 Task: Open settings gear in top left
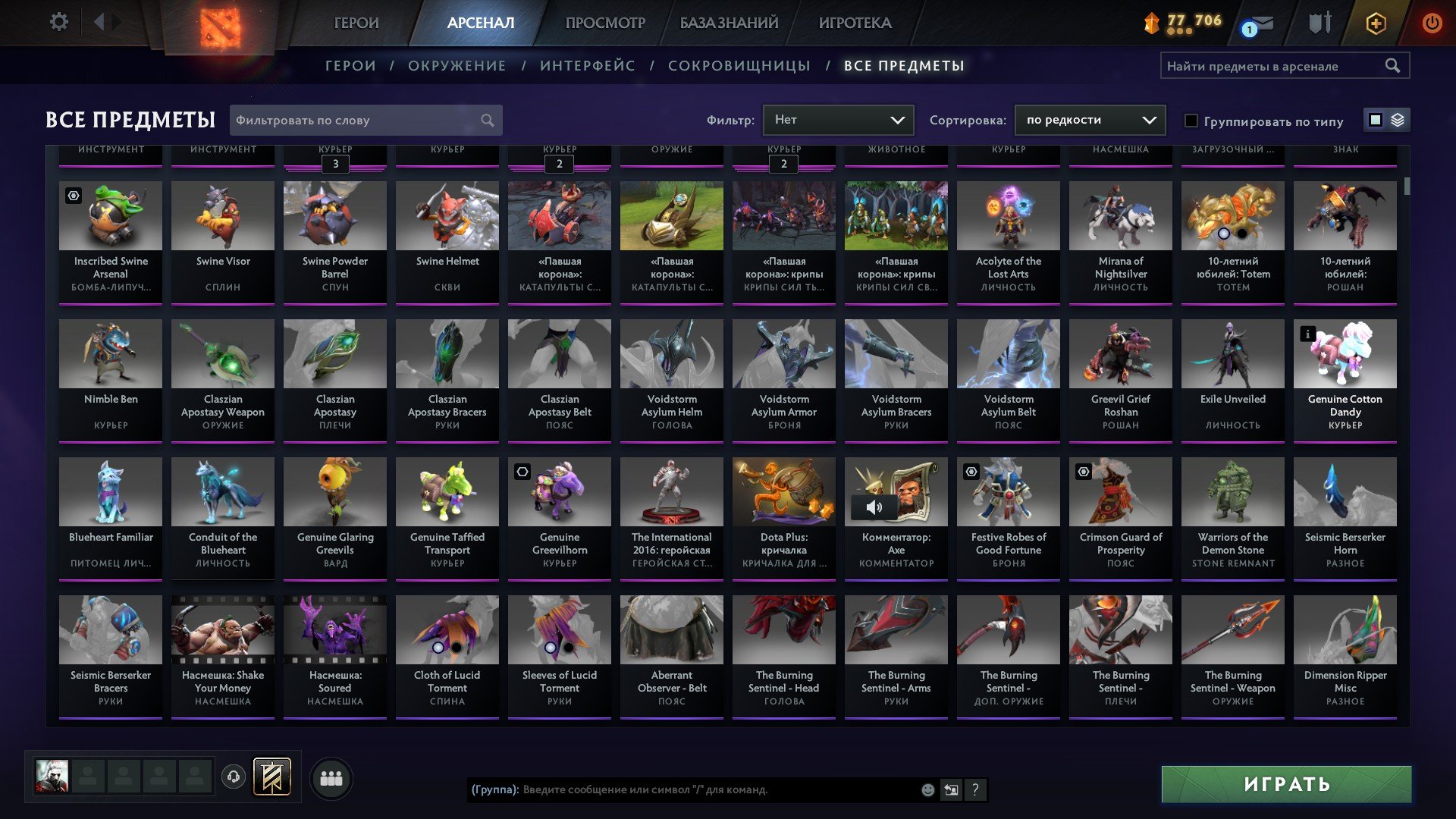pyautogui.click(x=59, y=21)
